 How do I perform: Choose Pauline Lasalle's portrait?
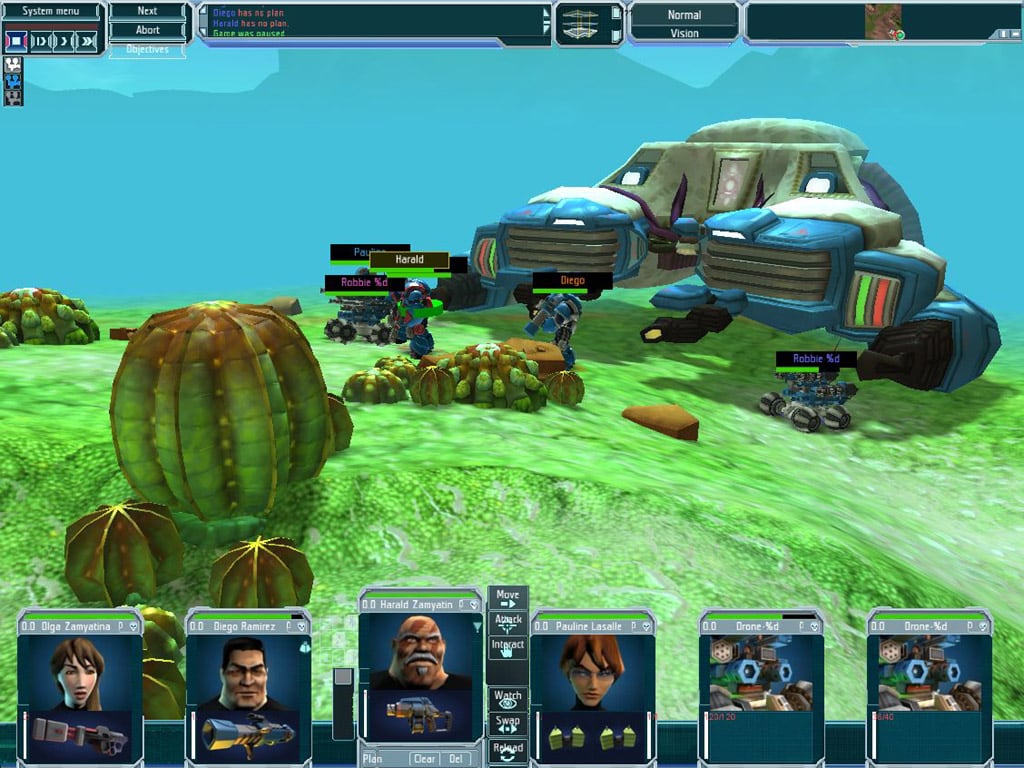pos(592,672)
